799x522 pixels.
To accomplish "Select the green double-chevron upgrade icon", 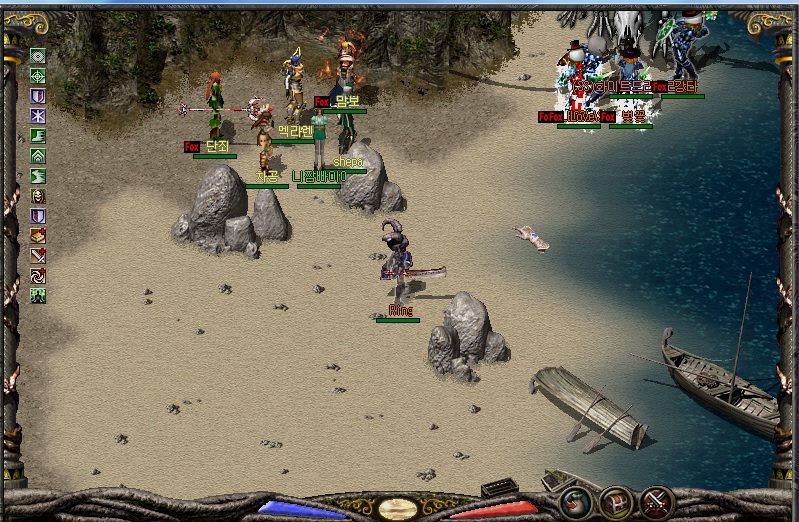I will coord(38,156).
